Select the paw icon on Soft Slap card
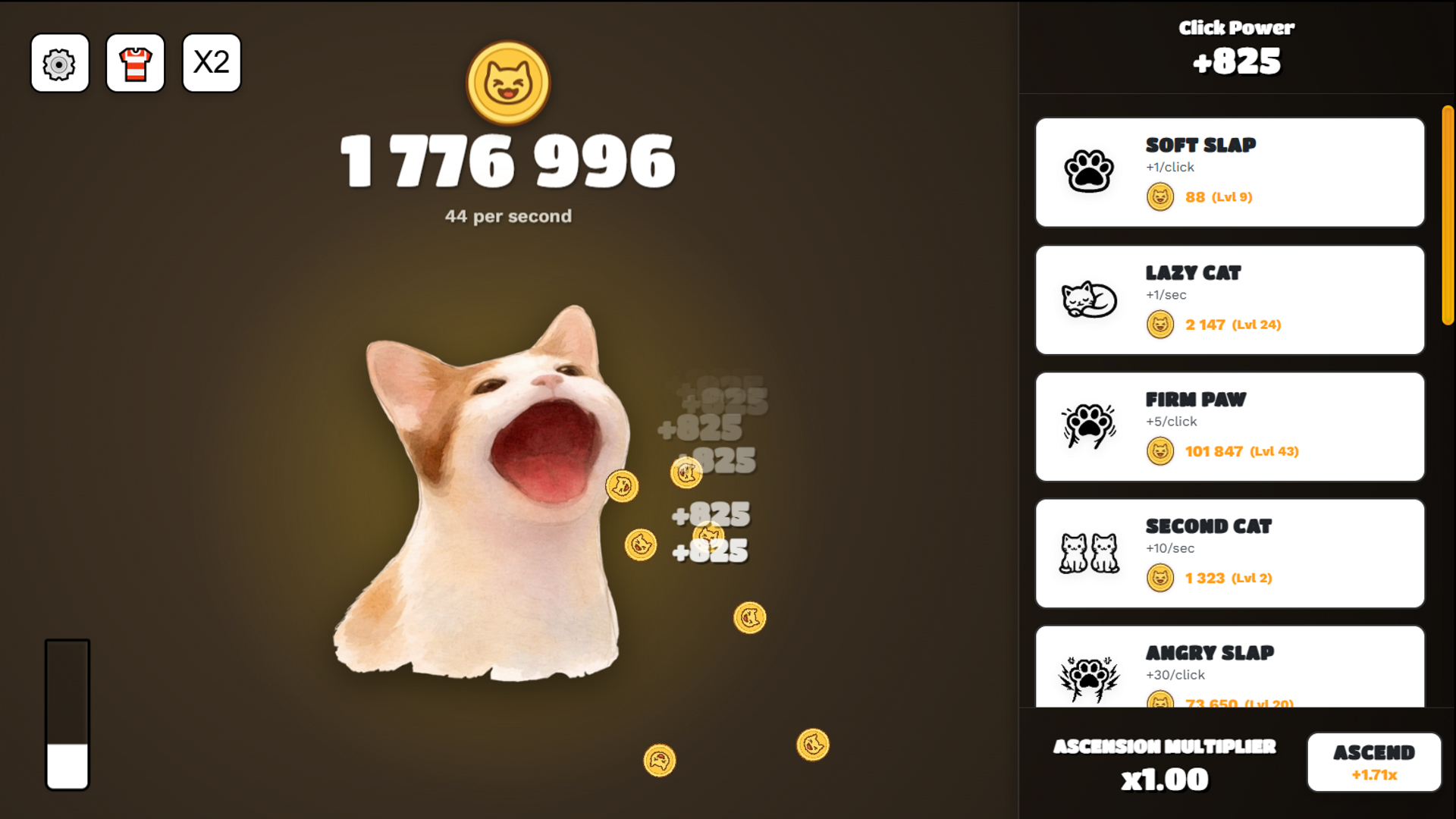 point(1090,172)
